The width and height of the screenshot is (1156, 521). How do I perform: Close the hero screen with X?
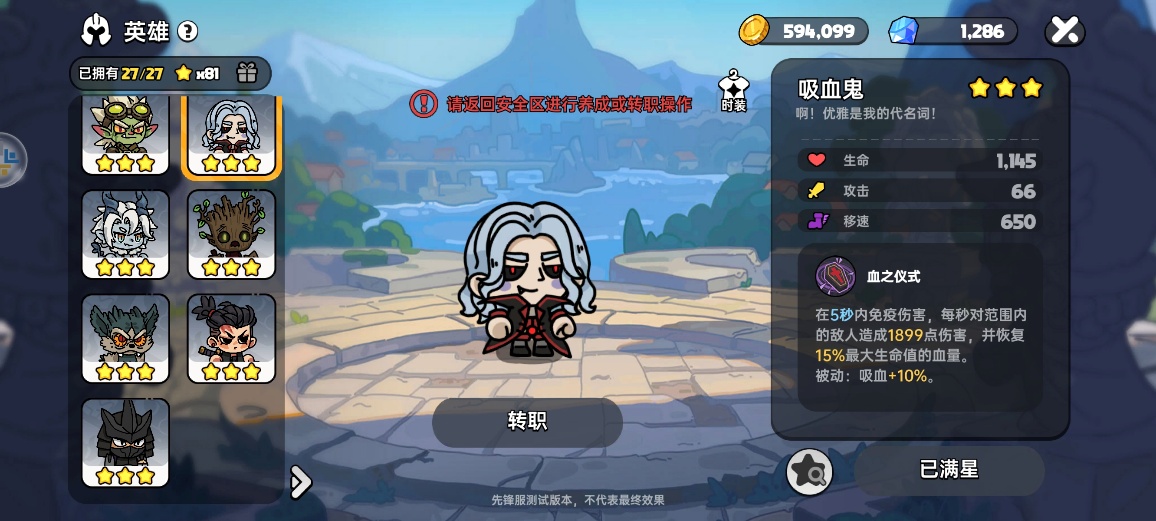1065,31
